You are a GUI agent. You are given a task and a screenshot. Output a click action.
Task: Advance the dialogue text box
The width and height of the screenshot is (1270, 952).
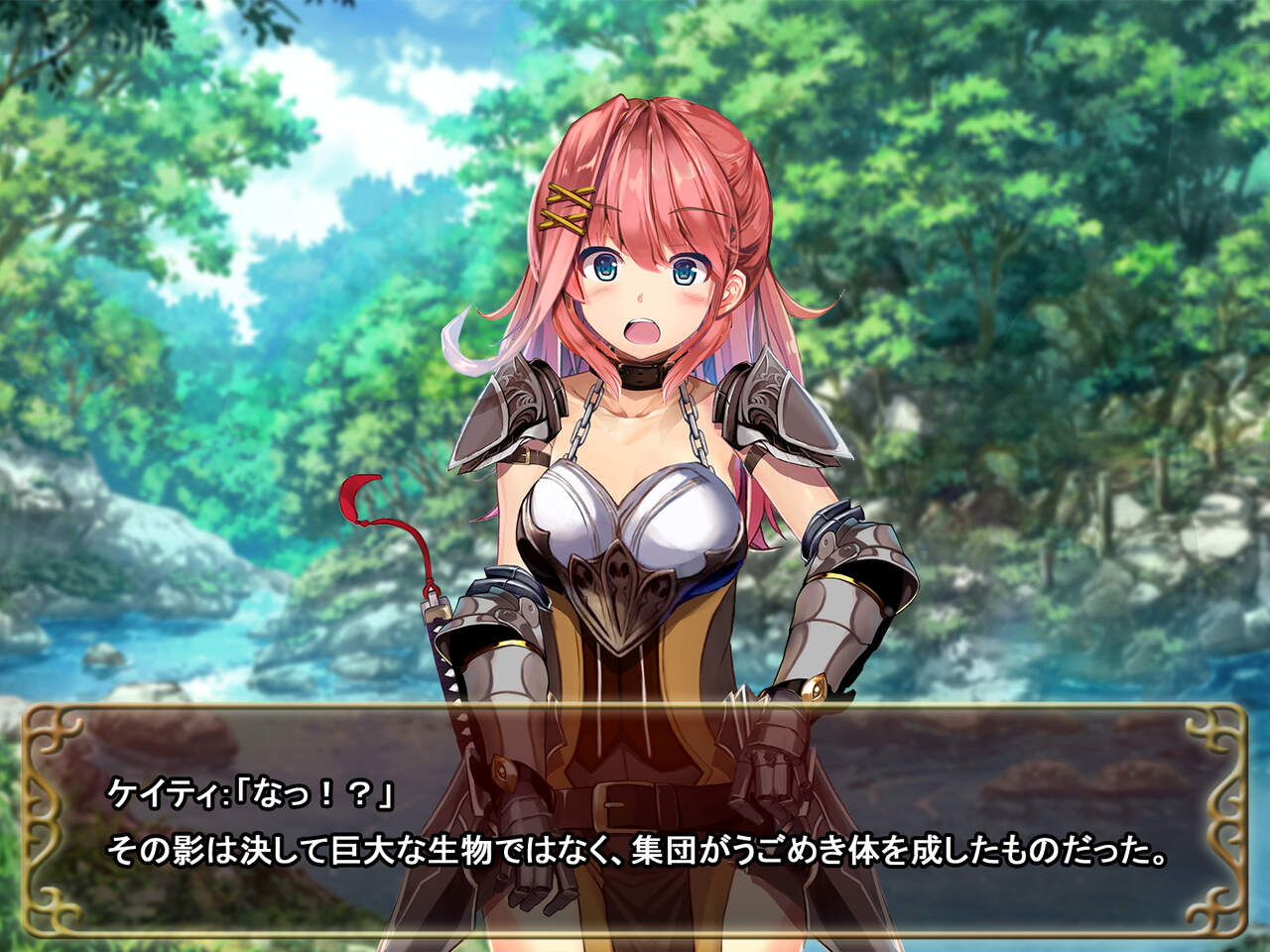point(635,821)
